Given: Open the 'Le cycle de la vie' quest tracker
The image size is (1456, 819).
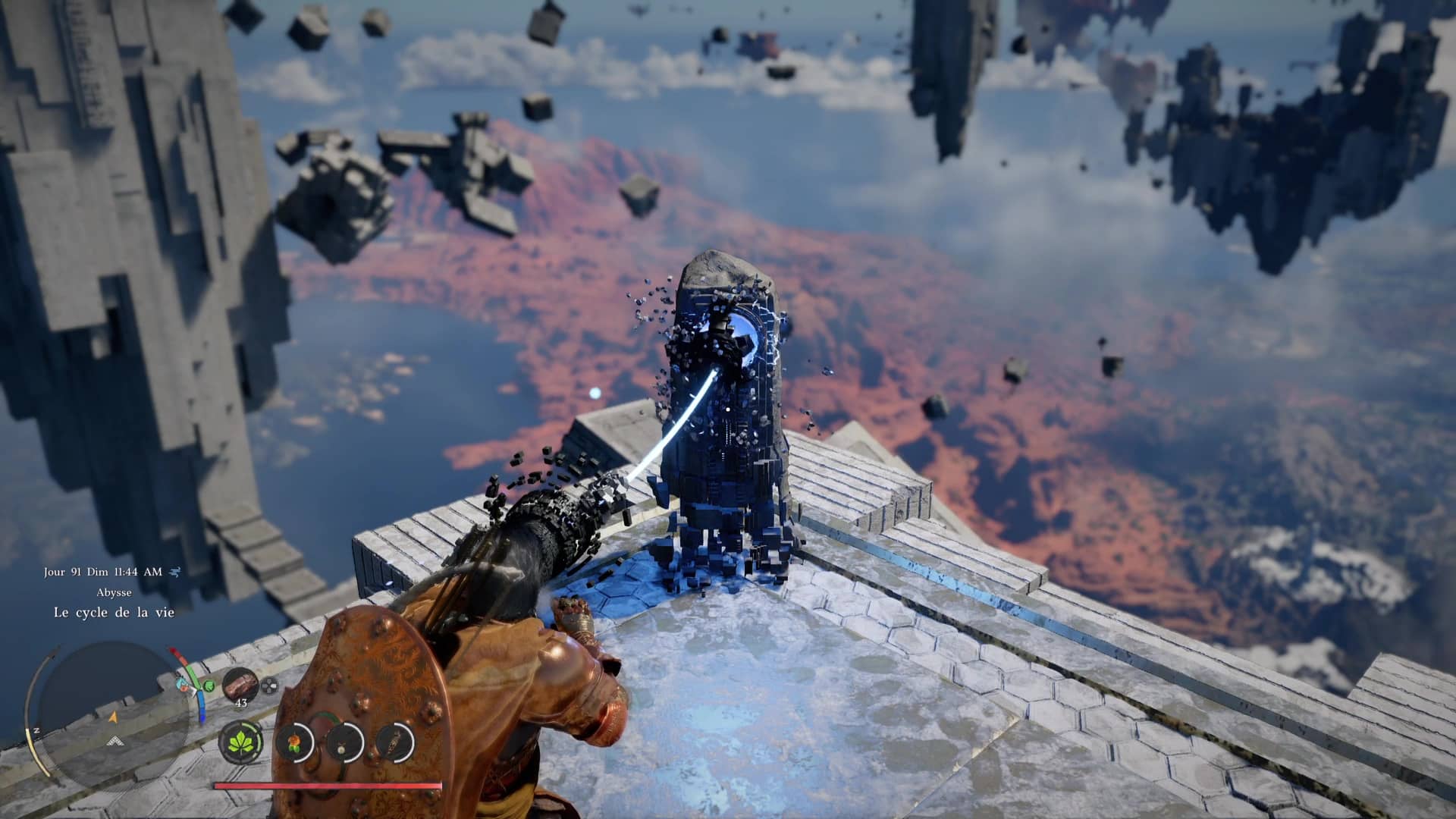Looking at the screenshot, I should coord(114,612).
